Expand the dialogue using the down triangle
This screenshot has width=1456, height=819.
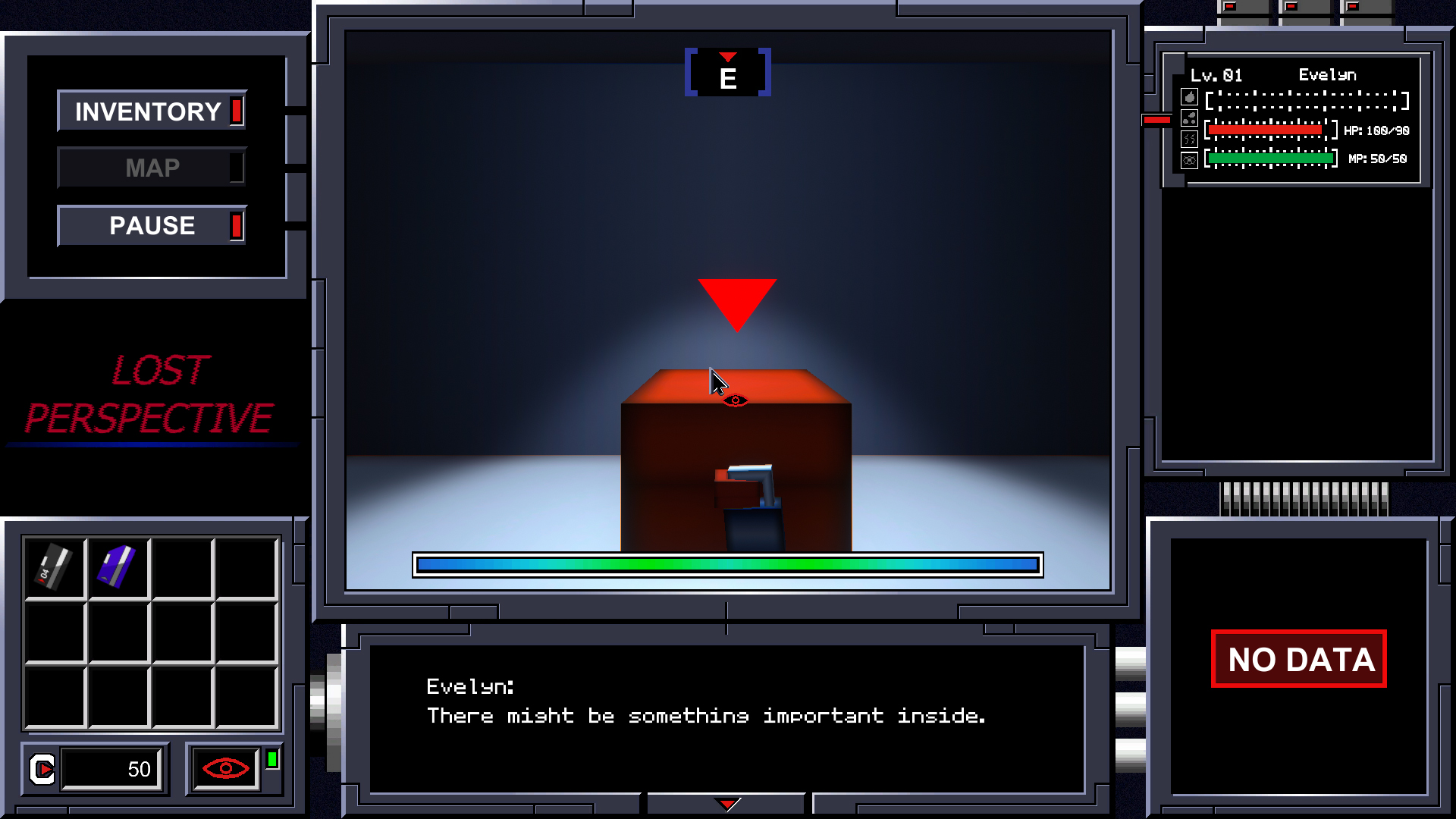726,802
